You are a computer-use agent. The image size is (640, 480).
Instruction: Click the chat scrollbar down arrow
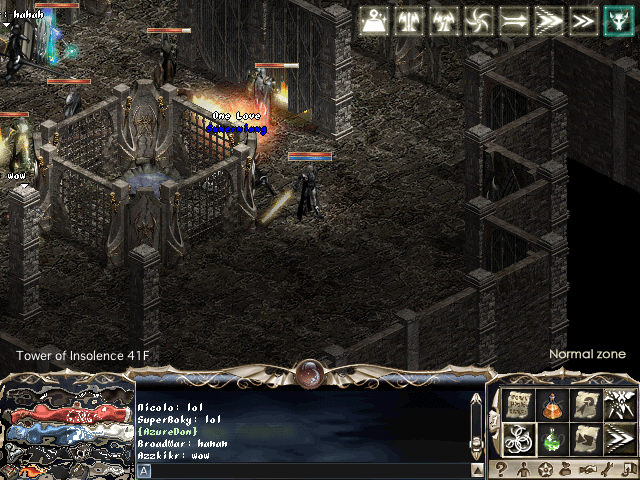point(477,470)
